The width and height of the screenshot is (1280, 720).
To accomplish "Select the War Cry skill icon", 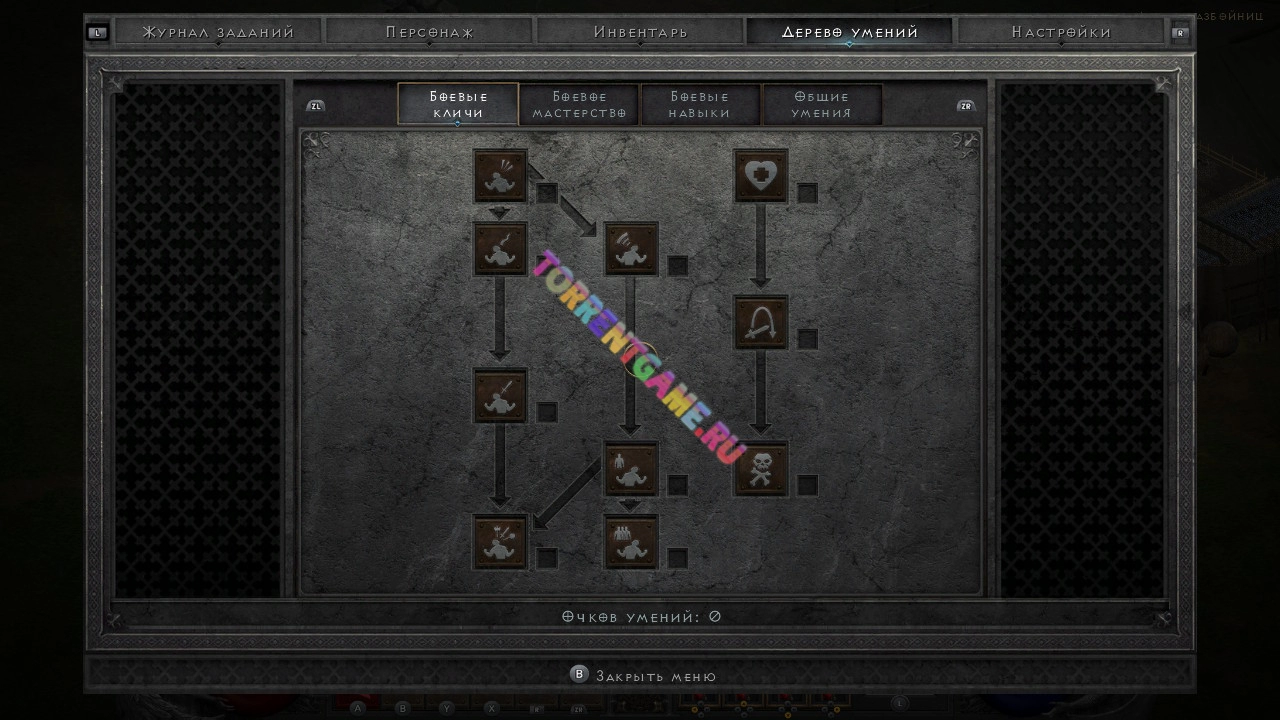I will pyautogui.click(x=500, y=541).
